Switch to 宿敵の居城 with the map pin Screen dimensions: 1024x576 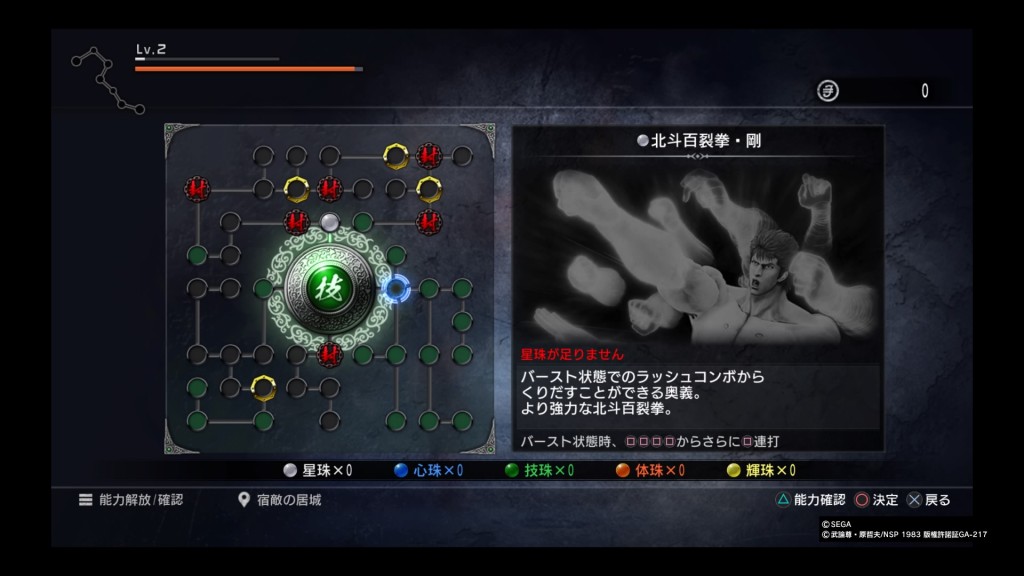[x=281, y=499]
